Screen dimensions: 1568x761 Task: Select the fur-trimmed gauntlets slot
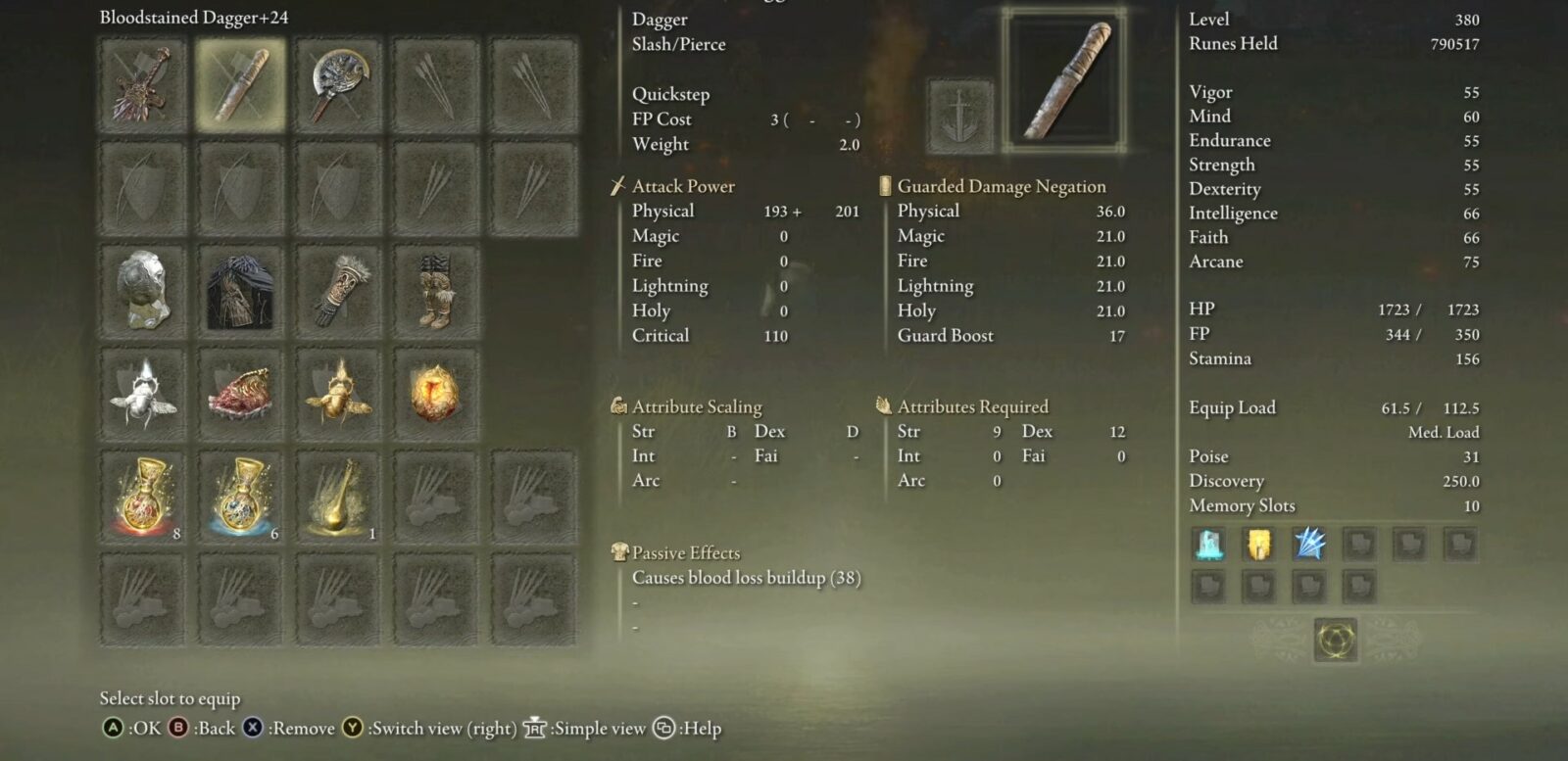click(x=338, y=292)
